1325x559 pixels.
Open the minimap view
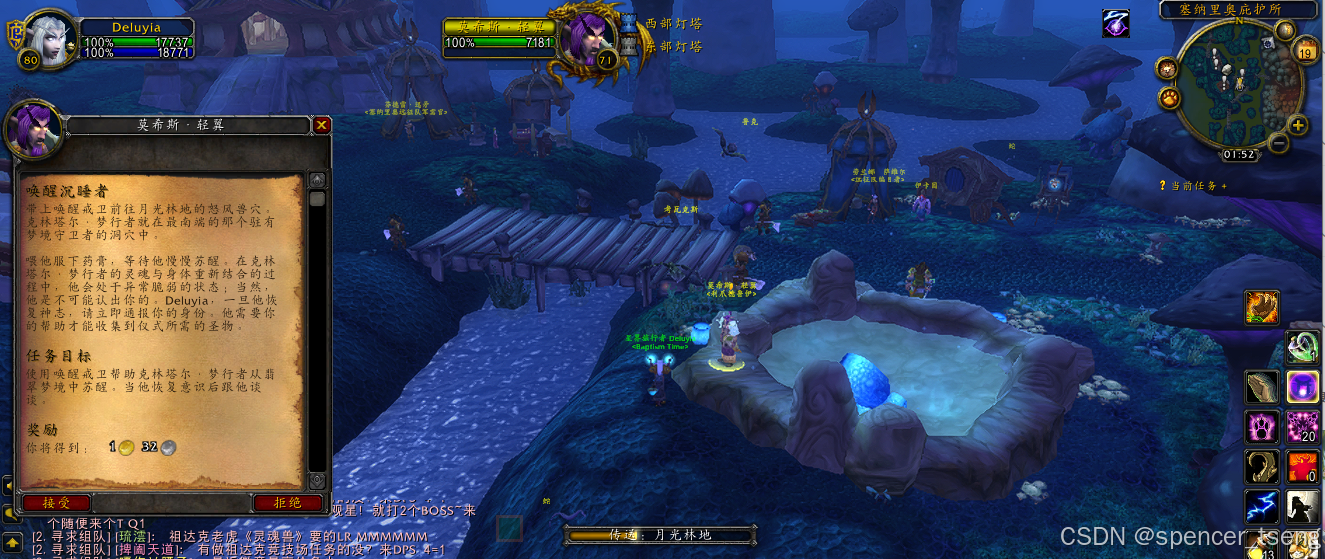[x=1240, y=85]
